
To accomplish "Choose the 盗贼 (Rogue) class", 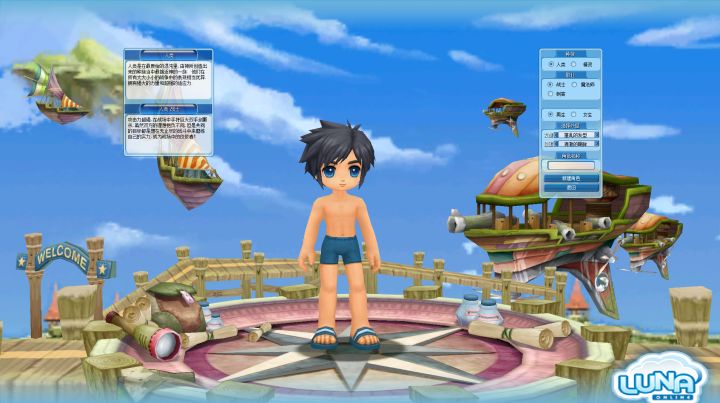I will pyautogui.click(x=550, y=93).
